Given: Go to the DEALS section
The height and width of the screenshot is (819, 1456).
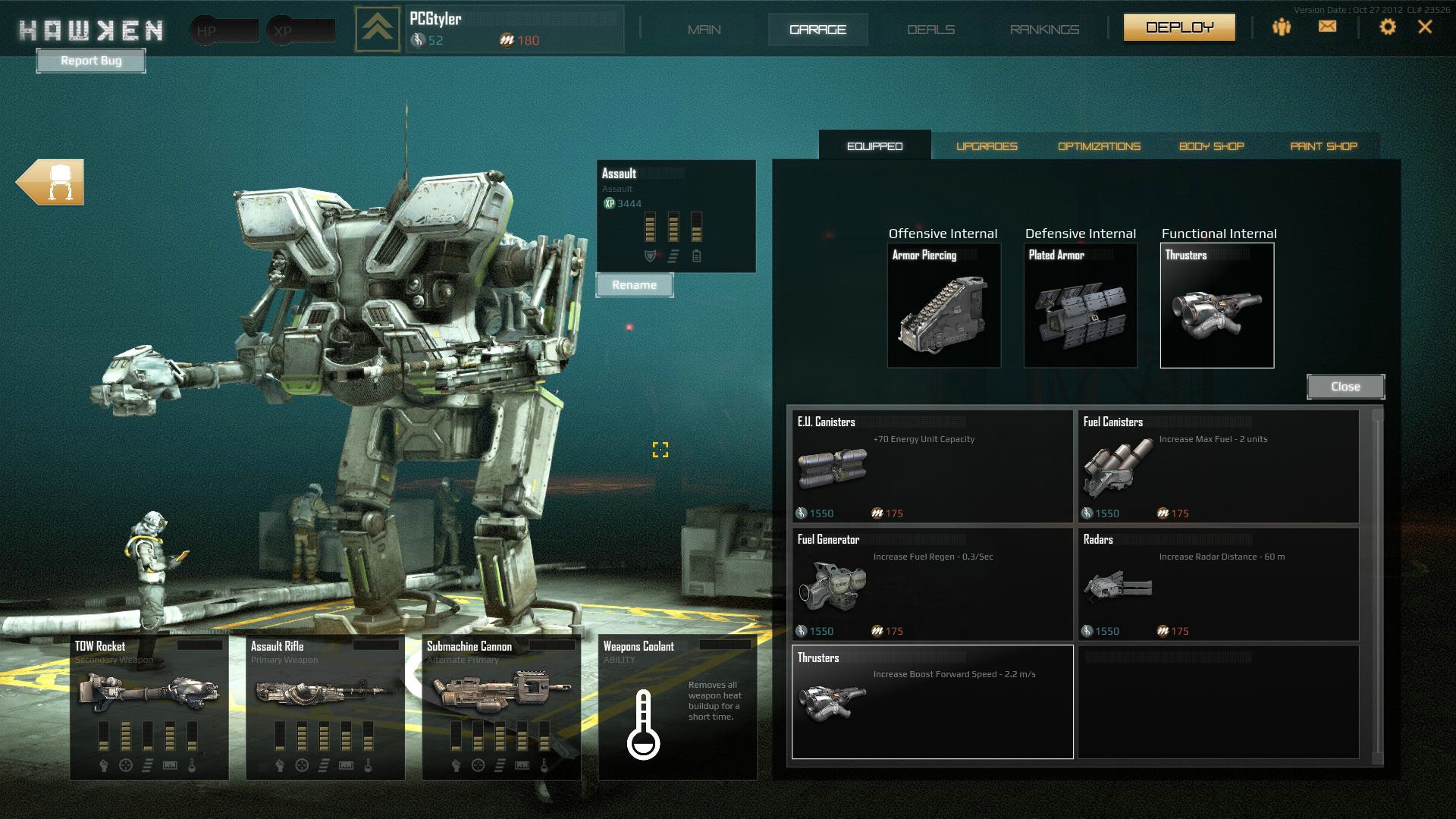Looking at the screenshot, I should [x=930, y=30].
